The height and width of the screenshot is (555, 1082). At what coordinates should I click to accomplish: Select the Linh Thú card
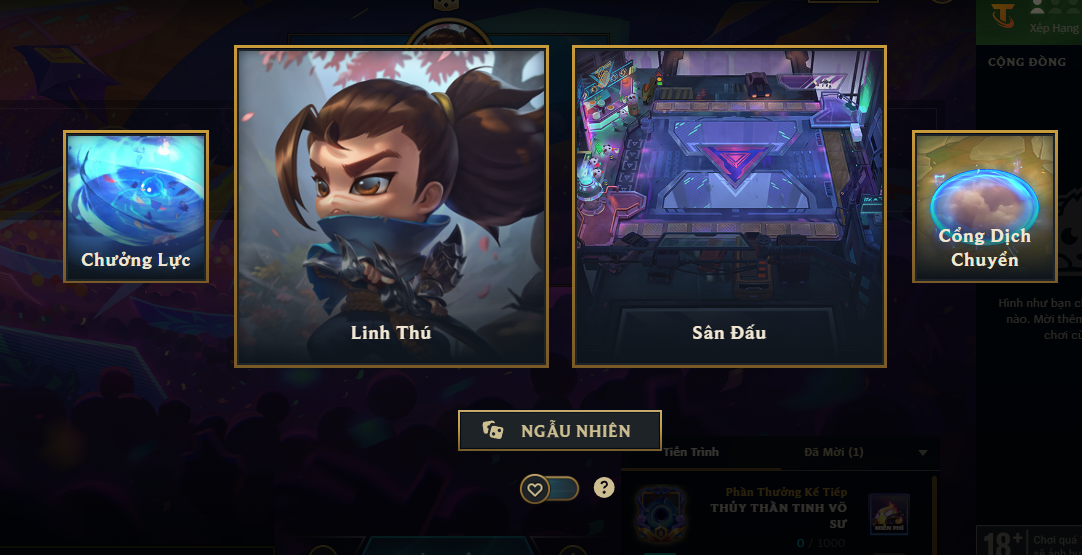[391, 207]
